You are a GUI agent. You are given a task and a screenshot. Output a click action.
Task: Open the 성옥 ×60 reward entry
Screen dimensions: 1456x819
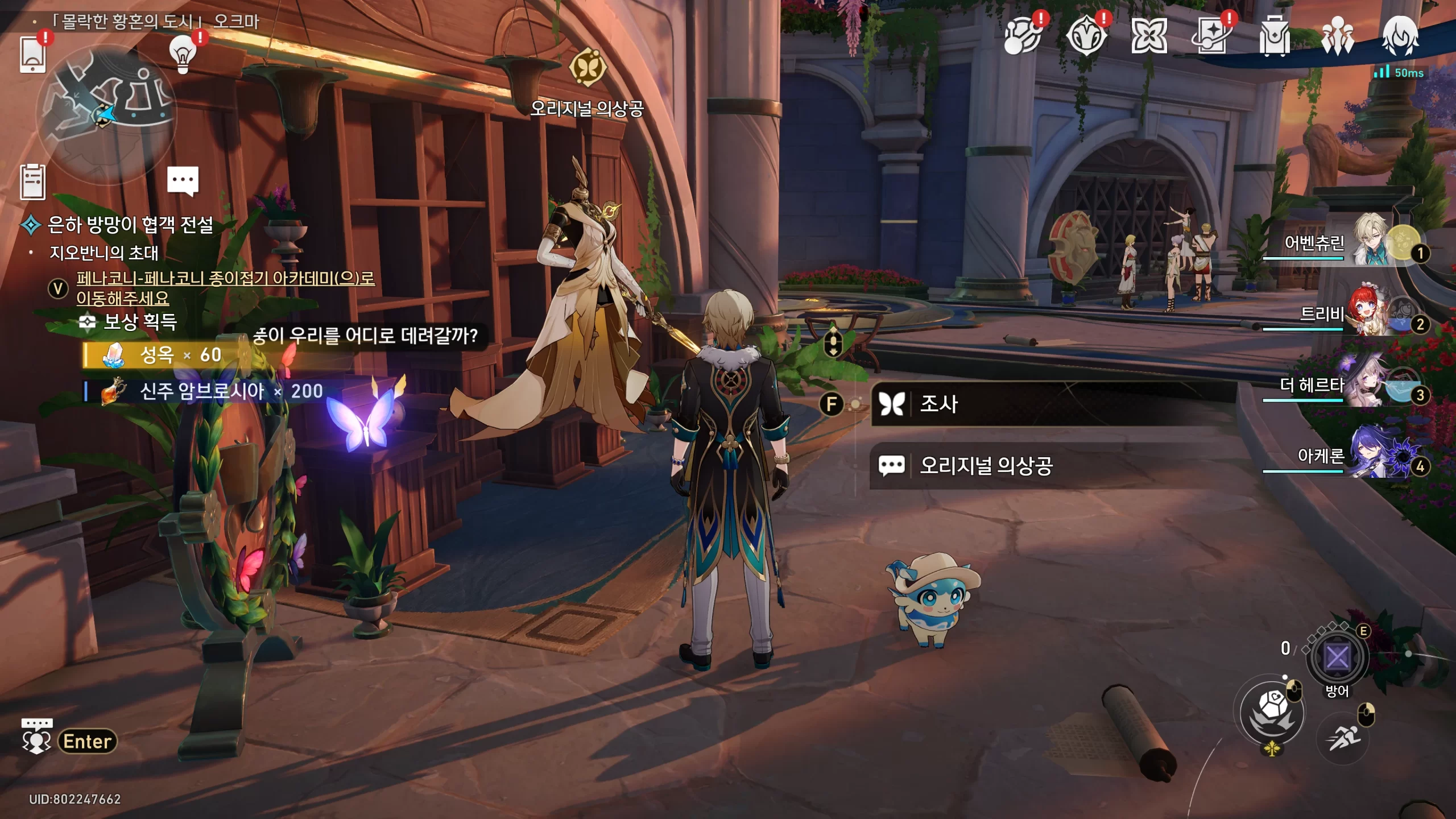166,355
